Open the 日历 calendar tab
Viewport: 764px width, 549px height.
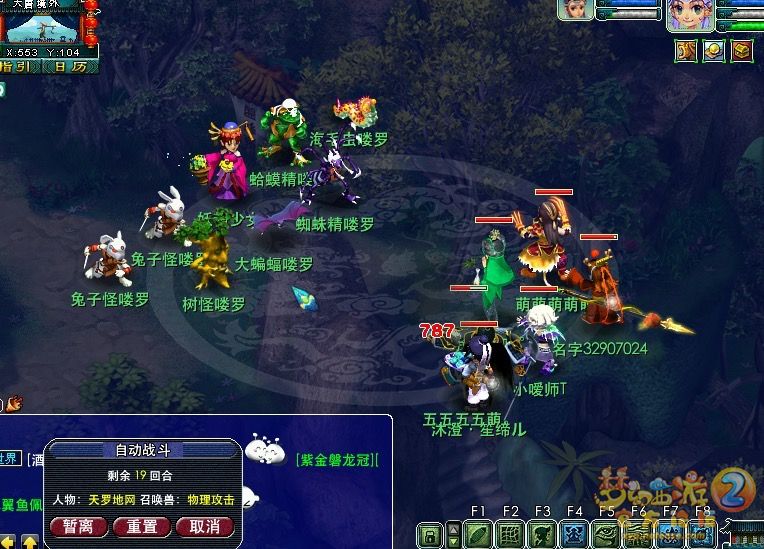point(70,67)
